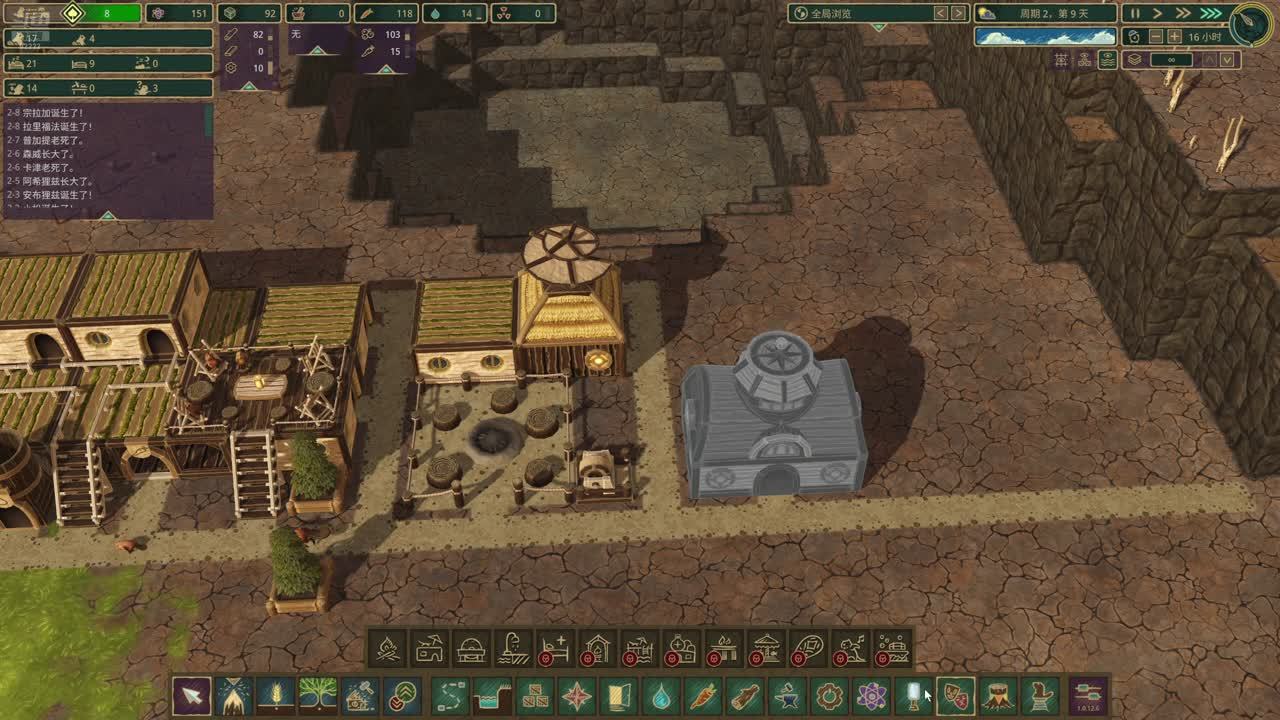The height and width of the screenshot is (720, 1280).
Task: Open the tree planting tool
Action: [318, 695]
